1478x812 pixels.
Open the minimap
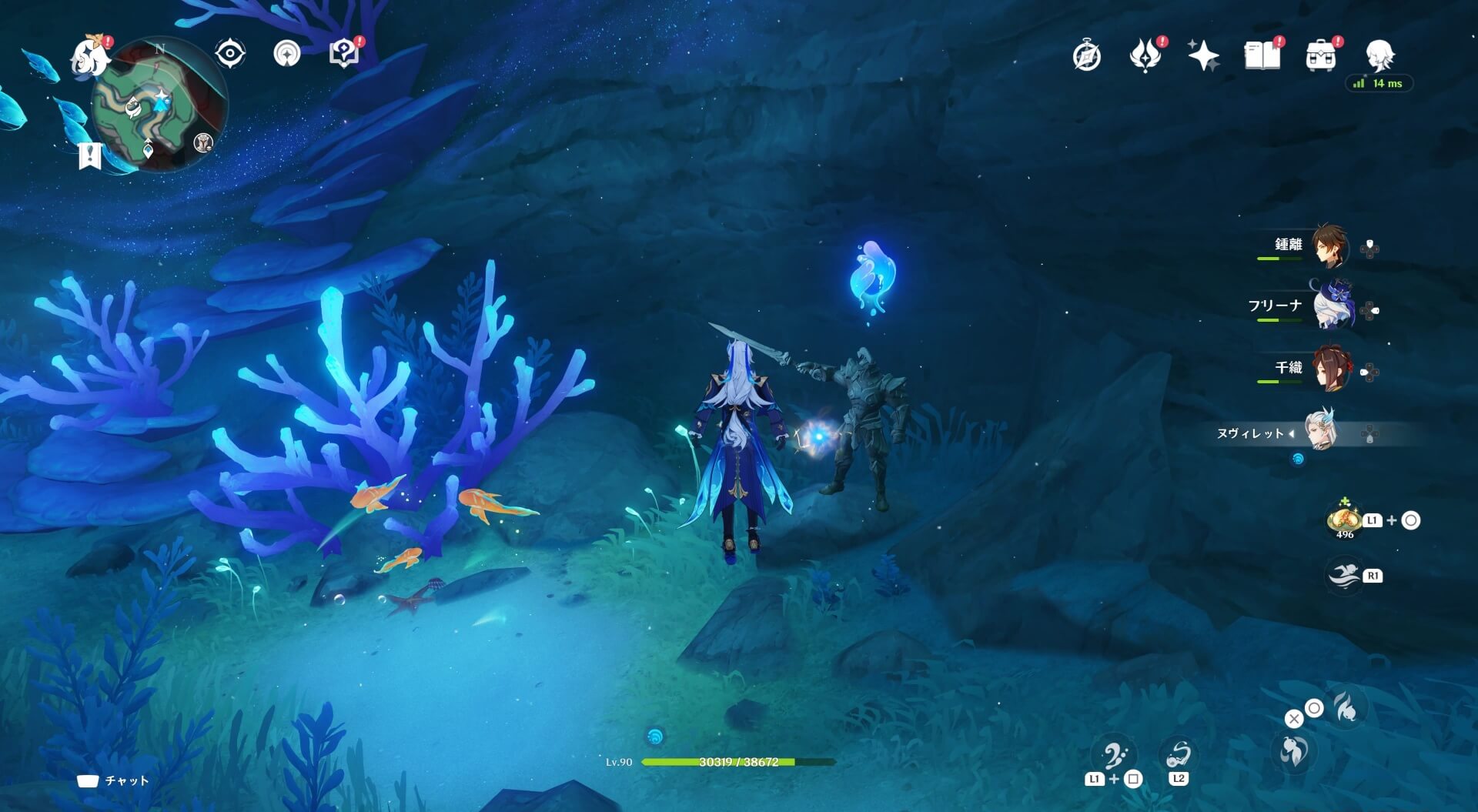coord(159,105)
